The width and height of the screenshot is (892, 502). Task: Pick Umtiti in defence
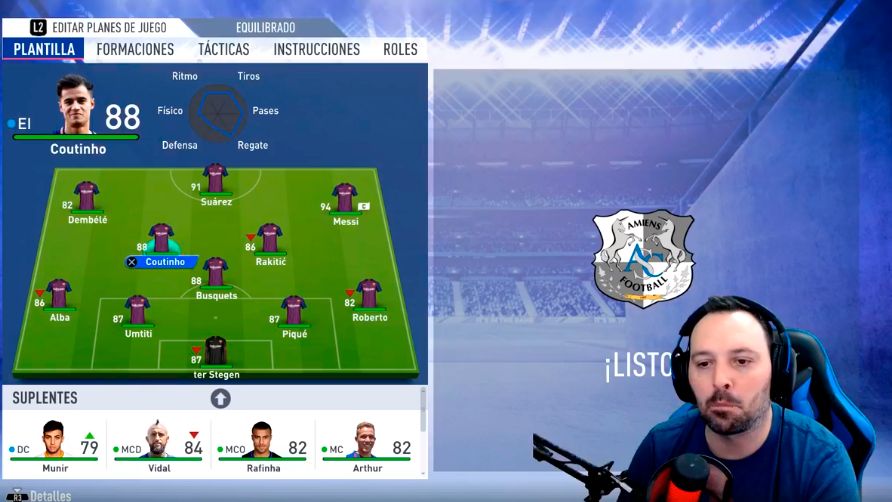click(x=138, y=311)
